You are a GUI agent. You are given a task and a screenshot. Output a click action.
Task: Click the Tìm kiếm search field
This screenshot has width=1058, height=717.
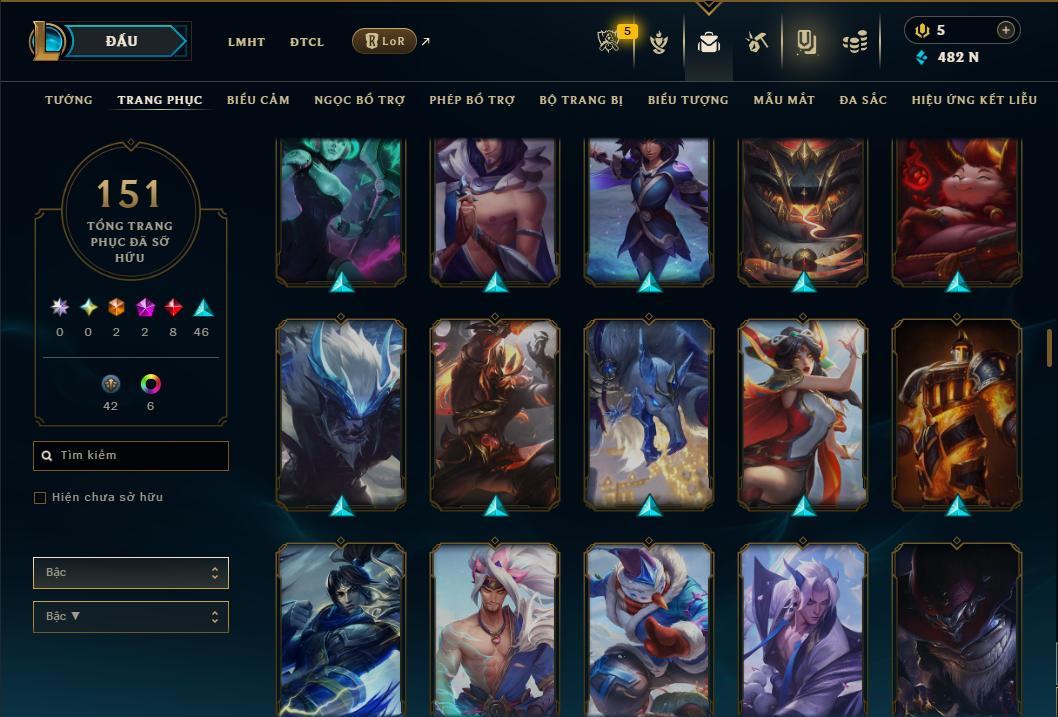pyautogui.click(x=131, y=456)
